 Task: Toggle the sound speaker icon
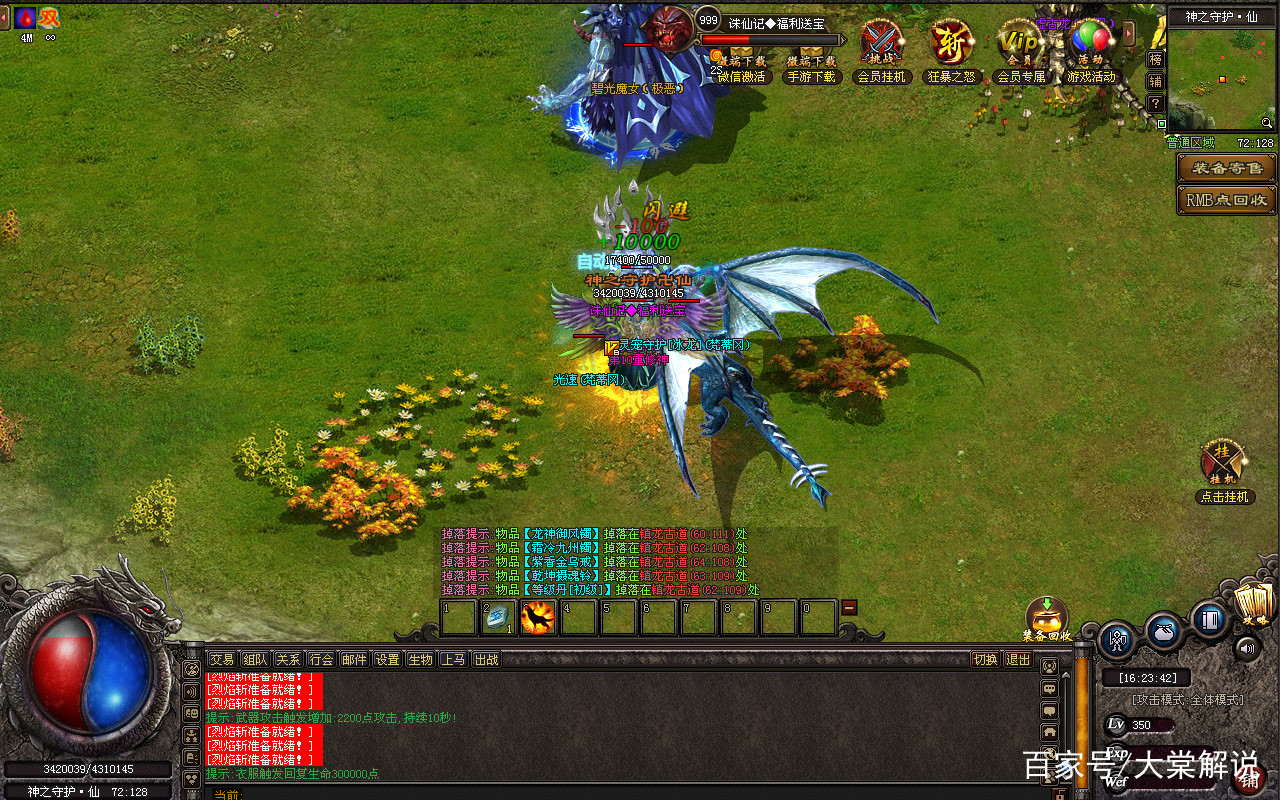[x=1247, y=648]
